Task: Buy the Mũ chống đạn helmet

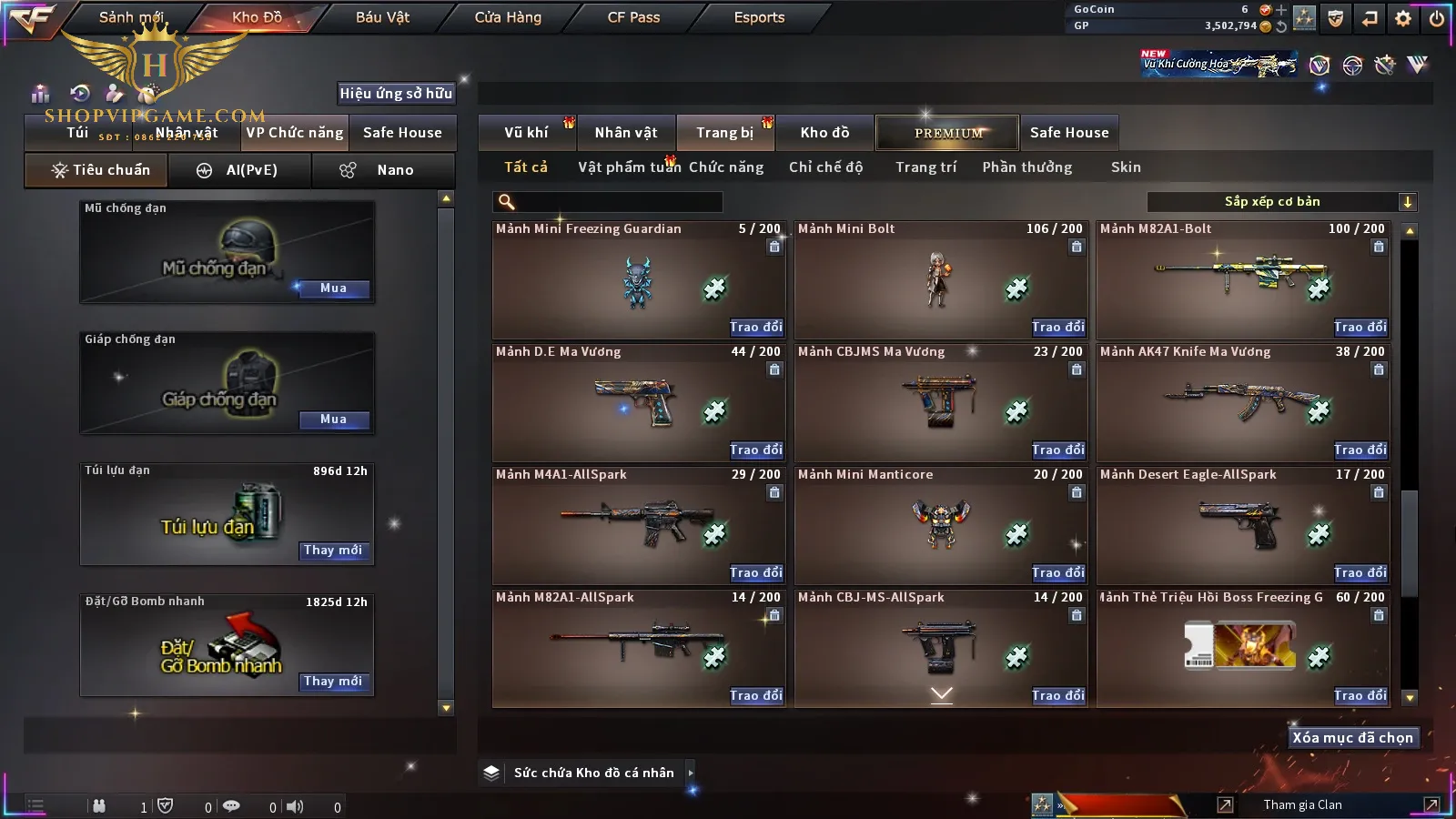Action: point(333,288)
